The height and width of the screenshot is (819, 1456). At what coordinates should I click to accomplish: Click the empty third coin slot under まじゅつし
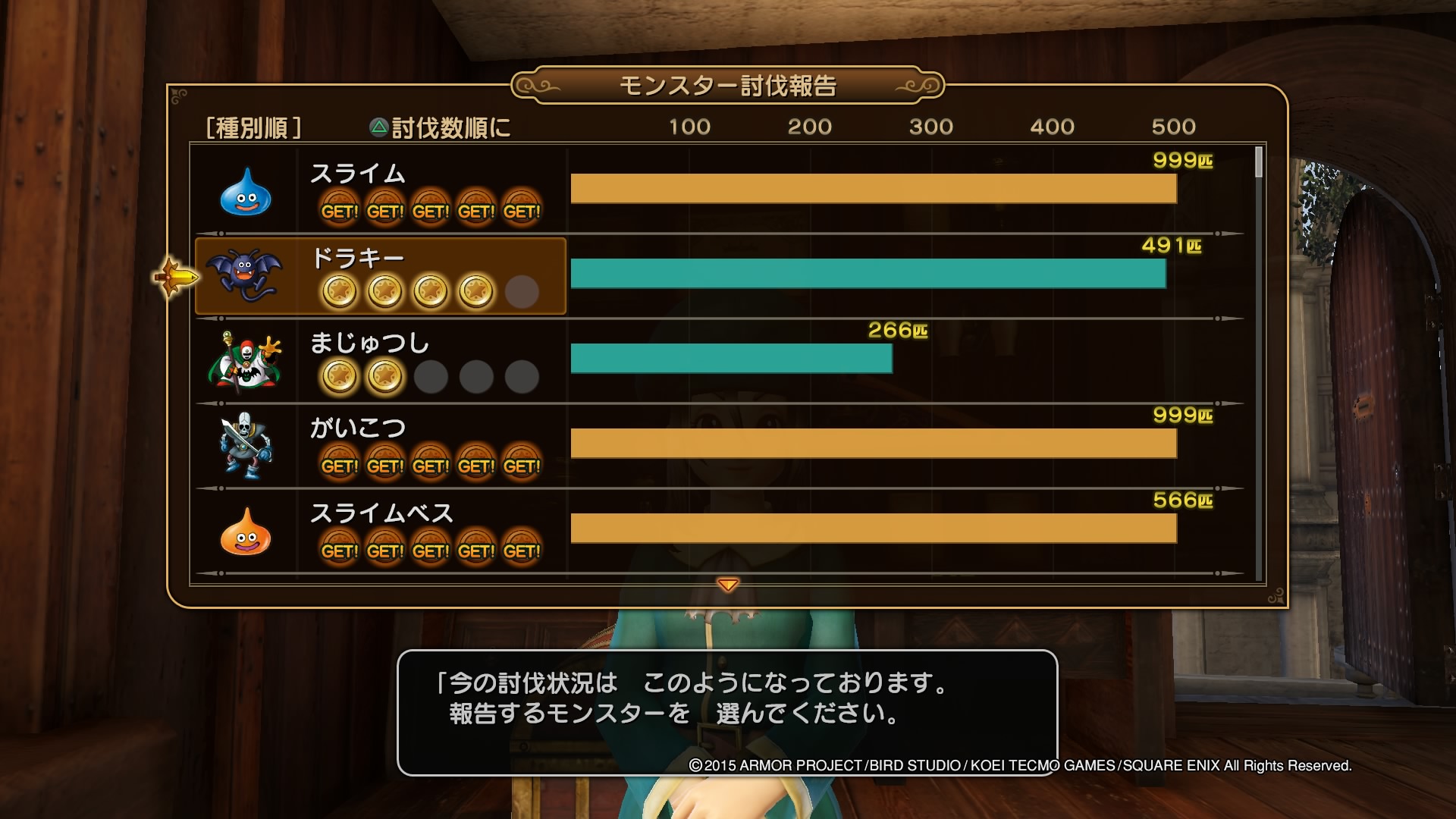coord(432,377)
